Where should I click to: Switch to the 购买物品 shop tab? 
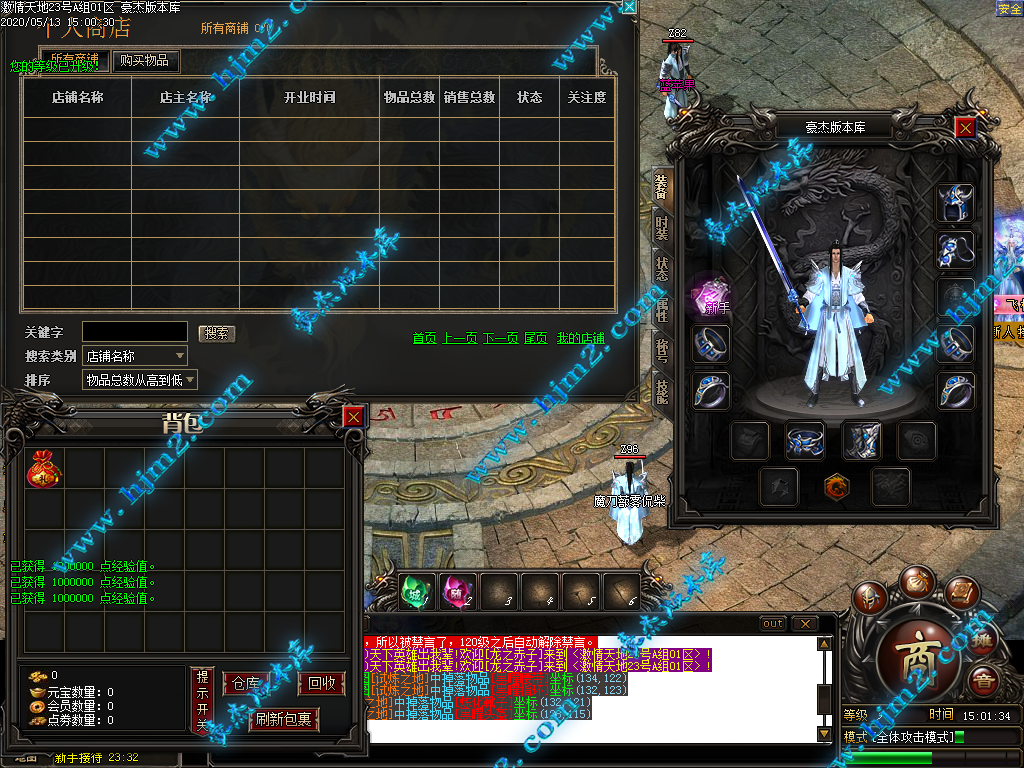[144, 61]
